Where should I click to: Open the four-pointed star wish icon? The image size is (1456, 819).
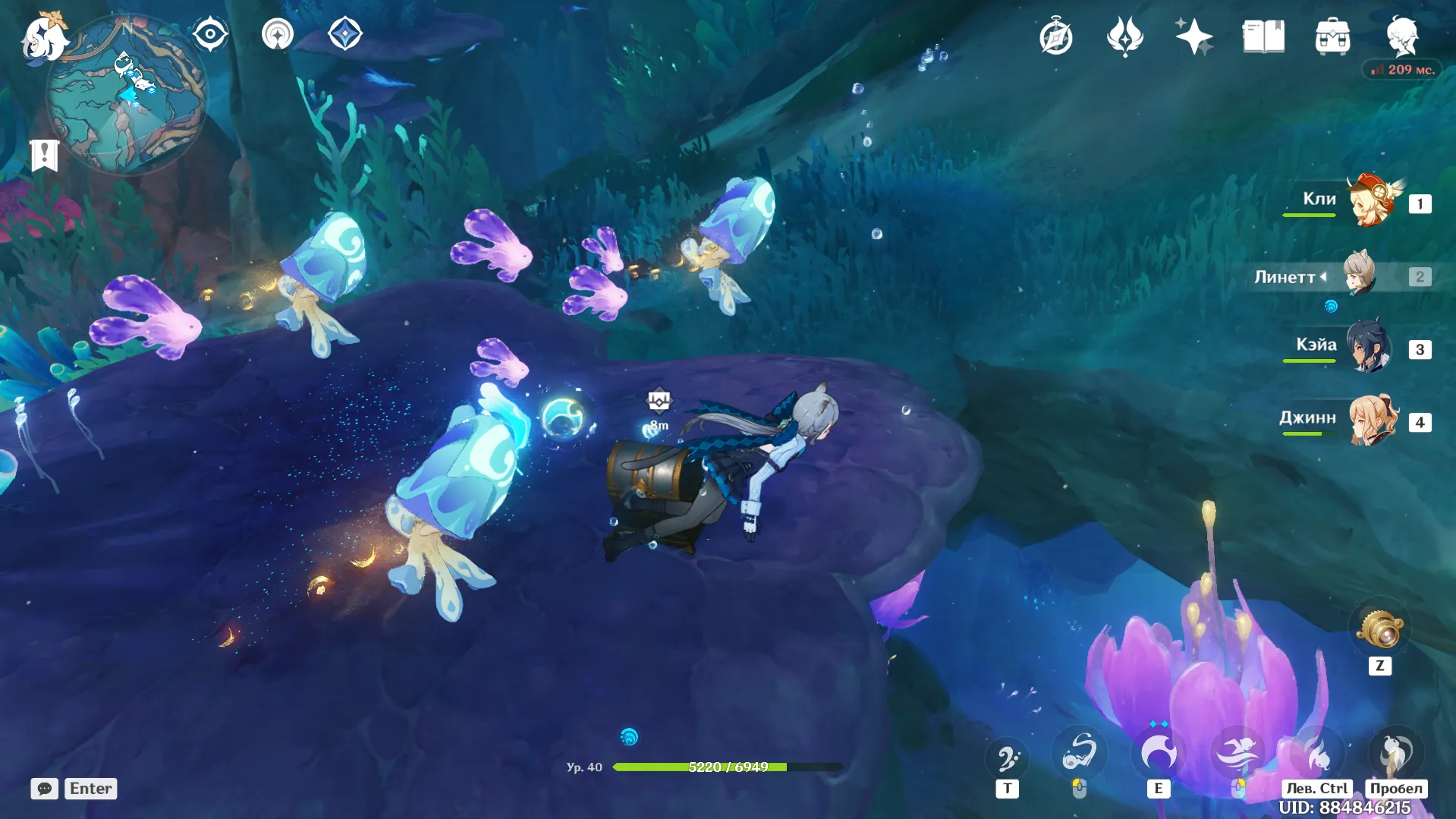[x=1193, y=36]
